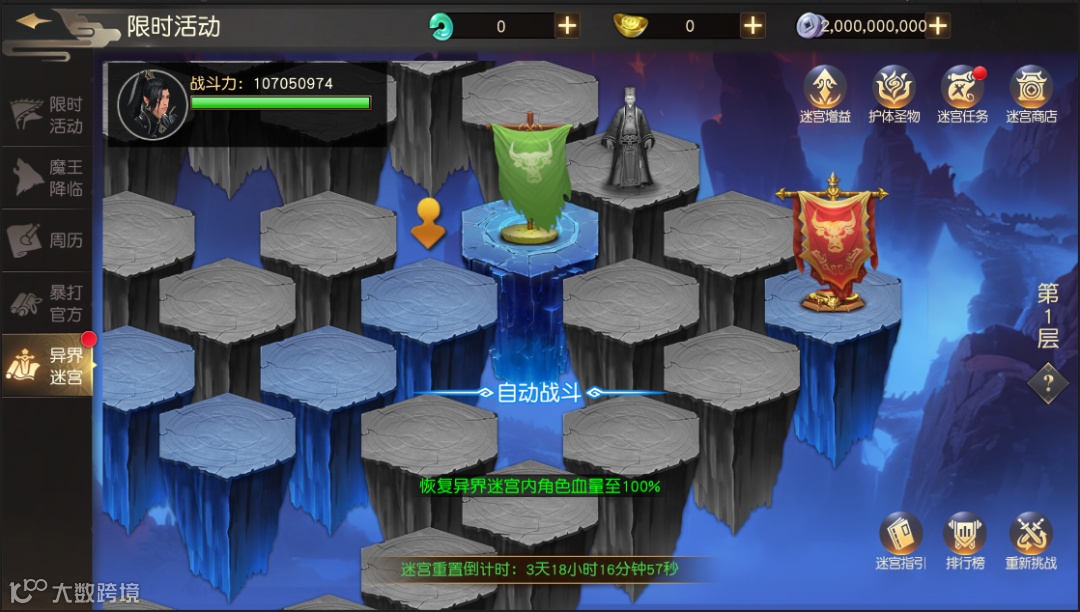Screen dimensions: 1080x612
Task: Go back with the top-left arrow
Action: click(35, 23)
